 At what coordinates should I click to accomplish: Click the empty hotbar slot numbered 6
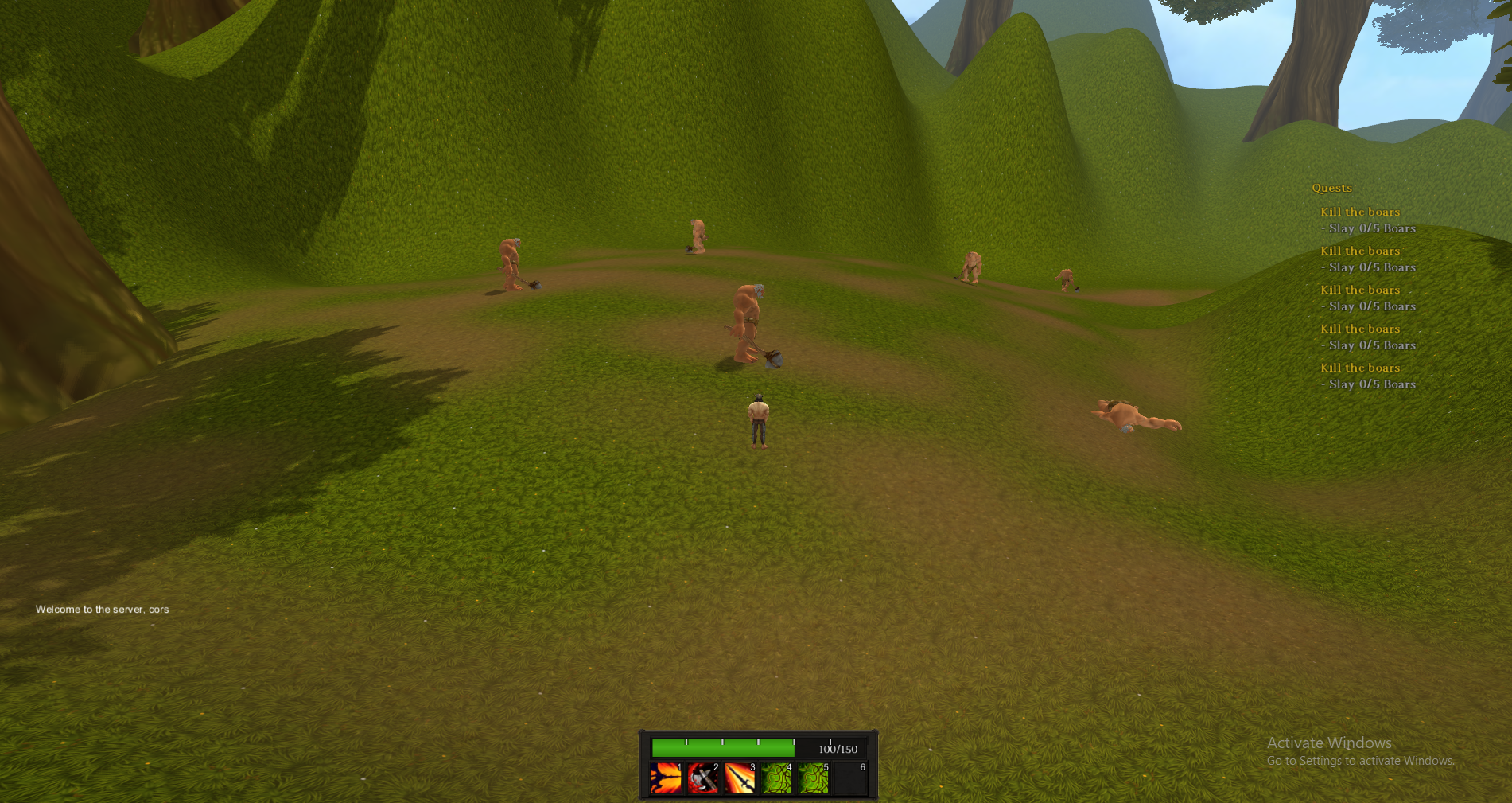[x=850, y=778]
